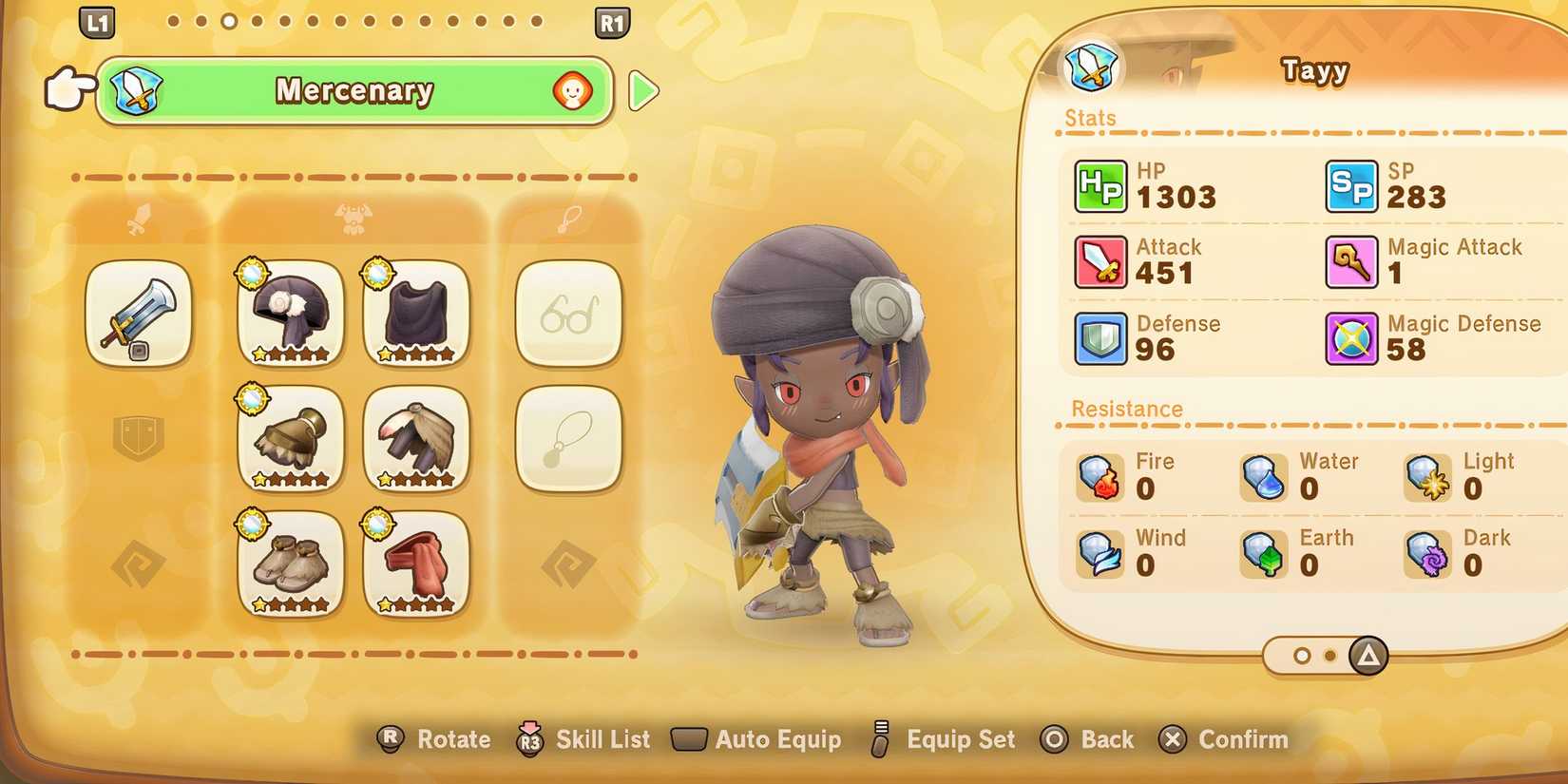
Task: Click the Fire resistance flame icon
Action: click(1100, 477)
